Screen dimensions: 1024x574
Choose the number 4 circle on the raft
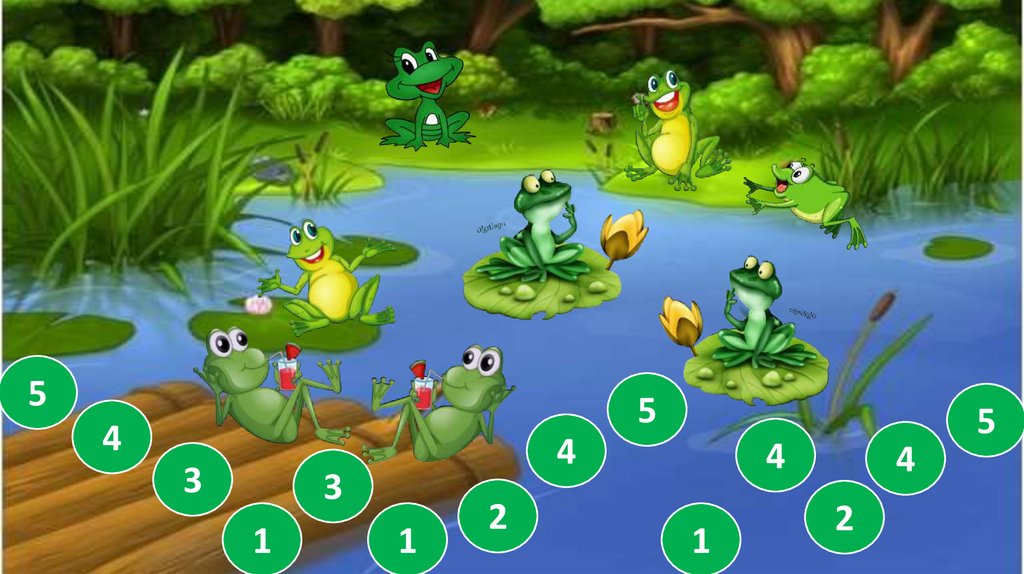click(112, 437)
